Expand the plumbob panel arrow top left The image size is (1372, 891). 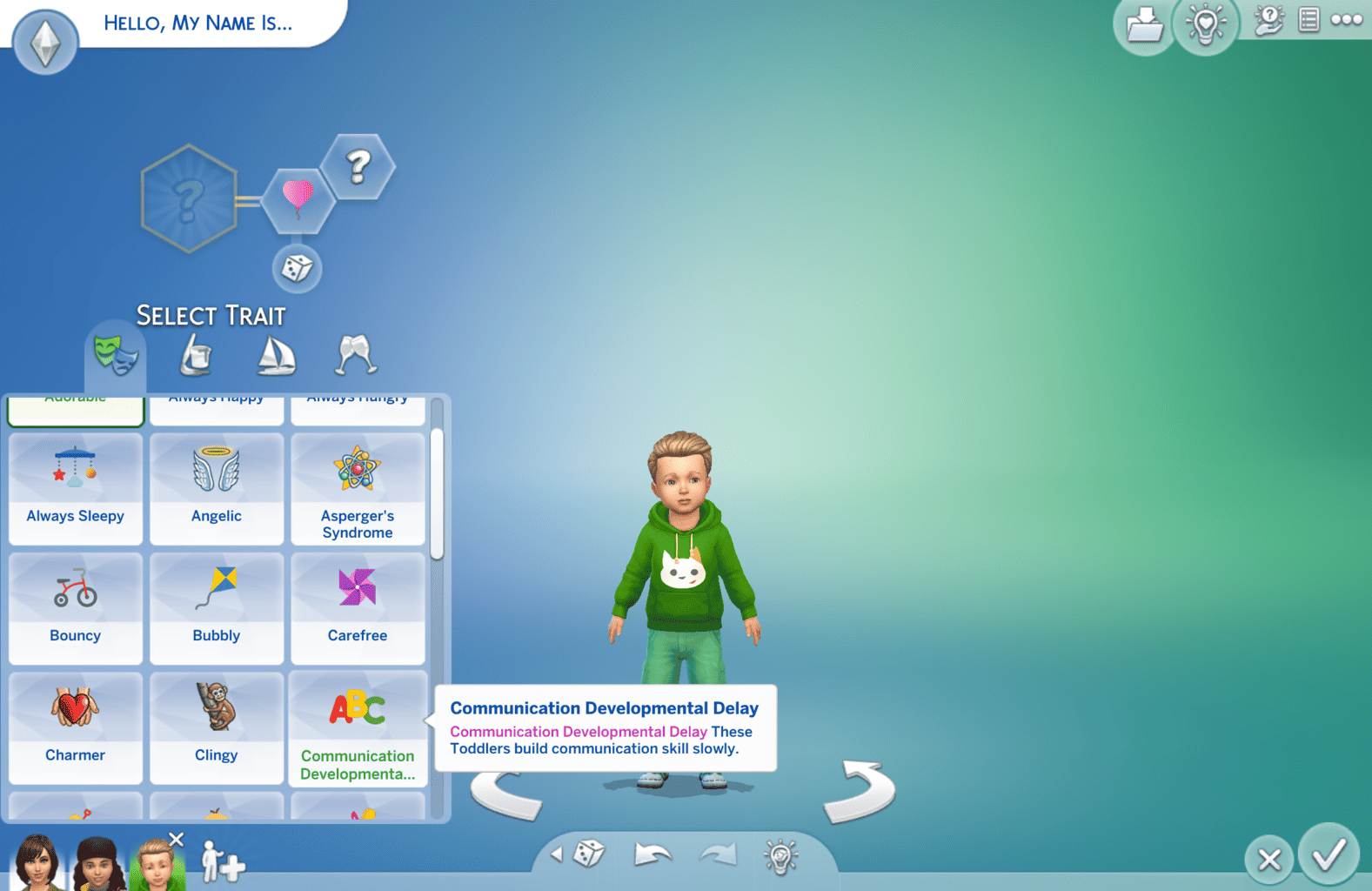click(44, 41)
